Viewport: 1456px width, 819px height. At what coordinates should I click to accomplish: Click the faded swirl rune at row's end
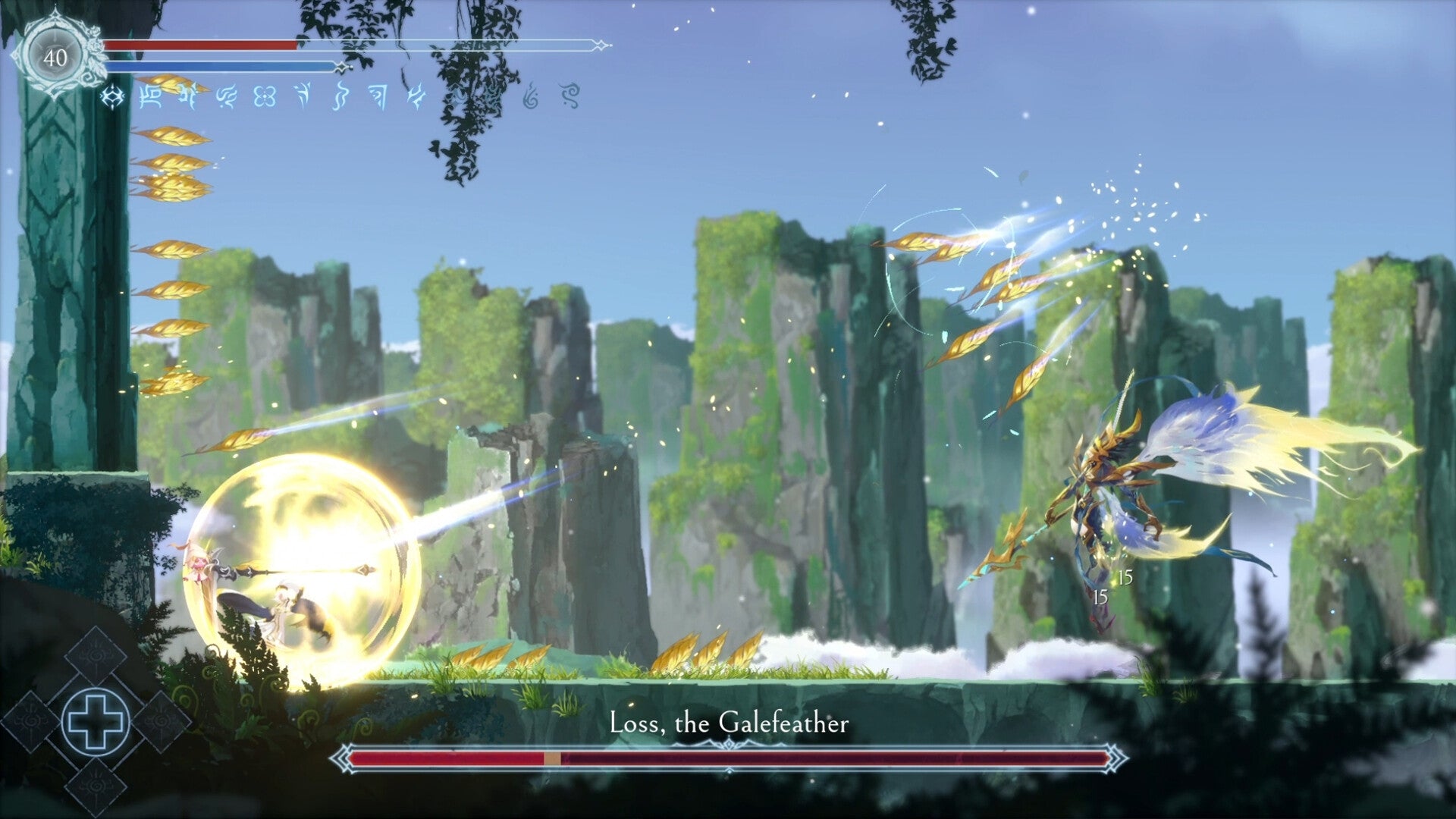coord(570,96)
